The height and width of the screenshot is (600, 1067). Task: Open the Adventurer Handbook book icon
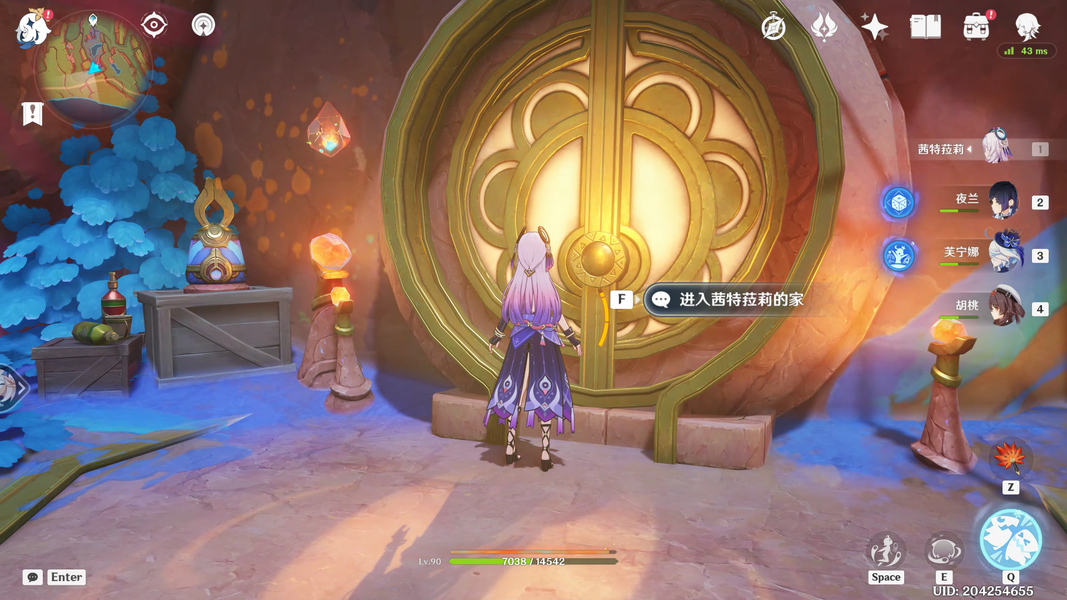(x=925, y=27)
